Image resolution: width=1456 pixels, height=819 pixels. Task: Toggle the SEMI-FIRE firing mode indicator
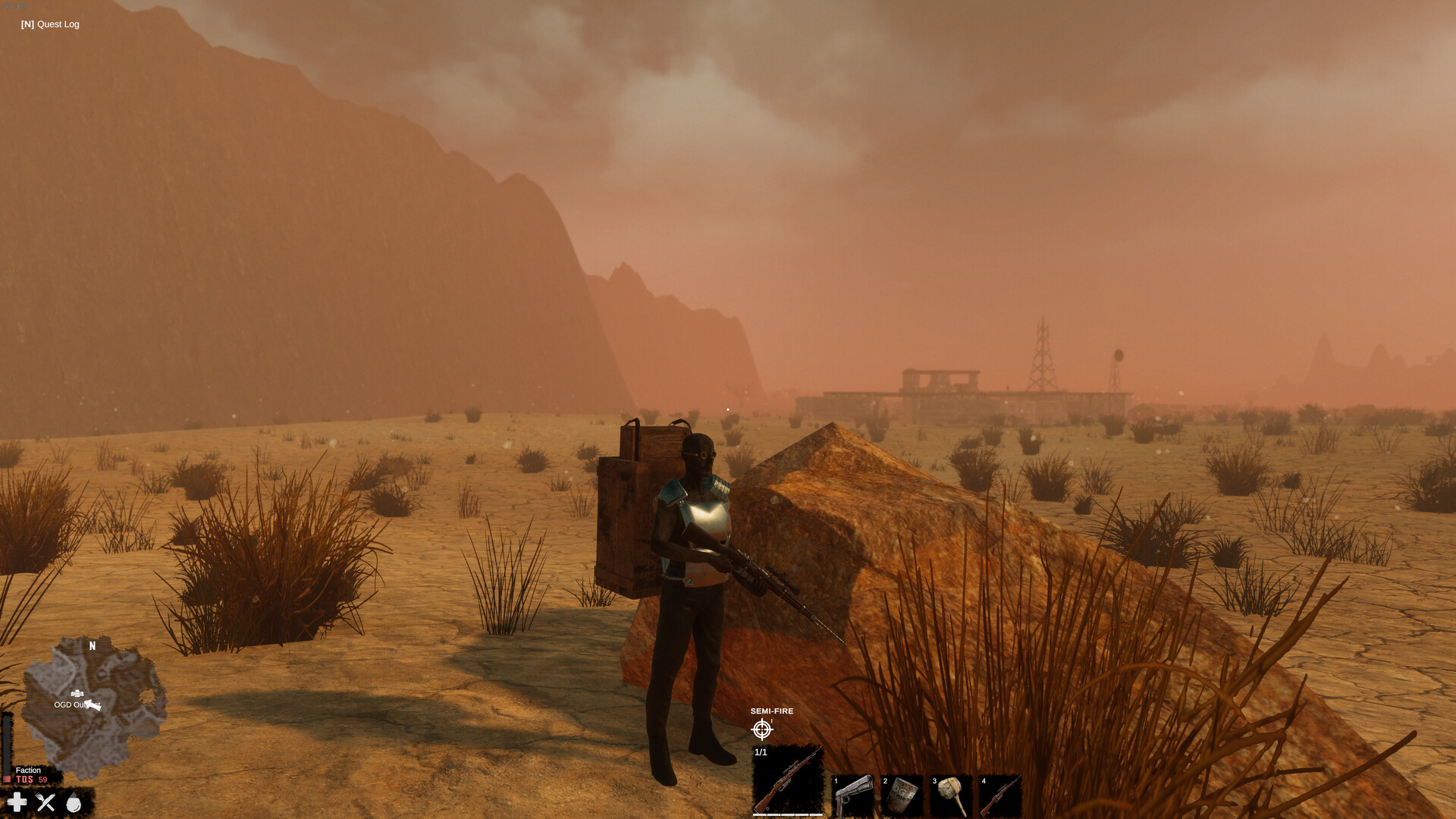(x=771, y=711)
